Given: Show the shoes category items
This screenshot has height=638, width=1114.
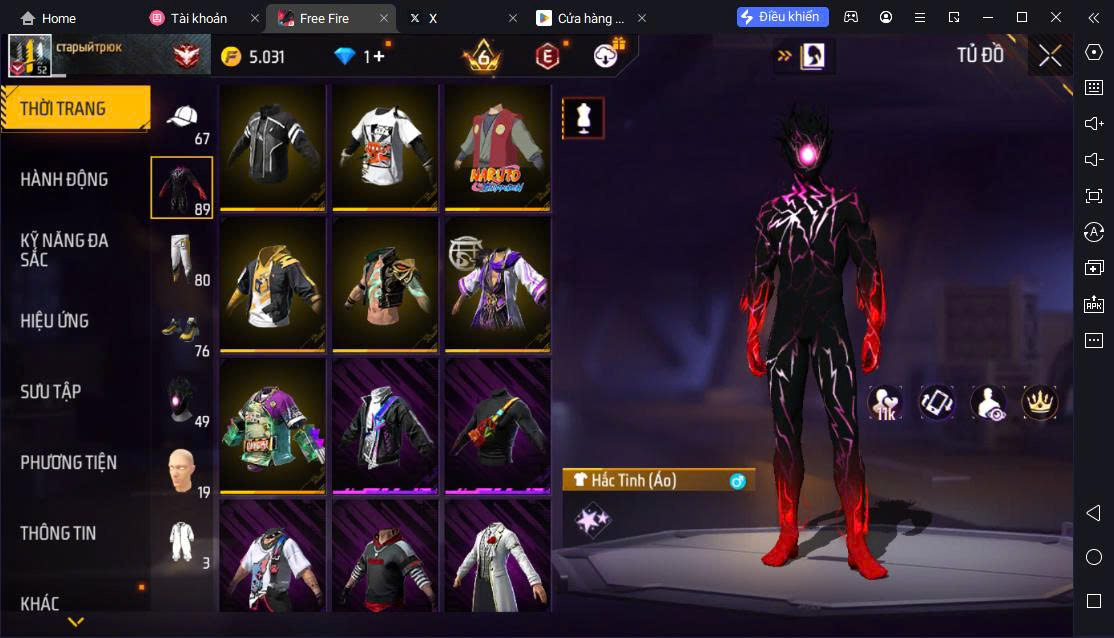Looking at the screenshot, I should tap(181, 329).
